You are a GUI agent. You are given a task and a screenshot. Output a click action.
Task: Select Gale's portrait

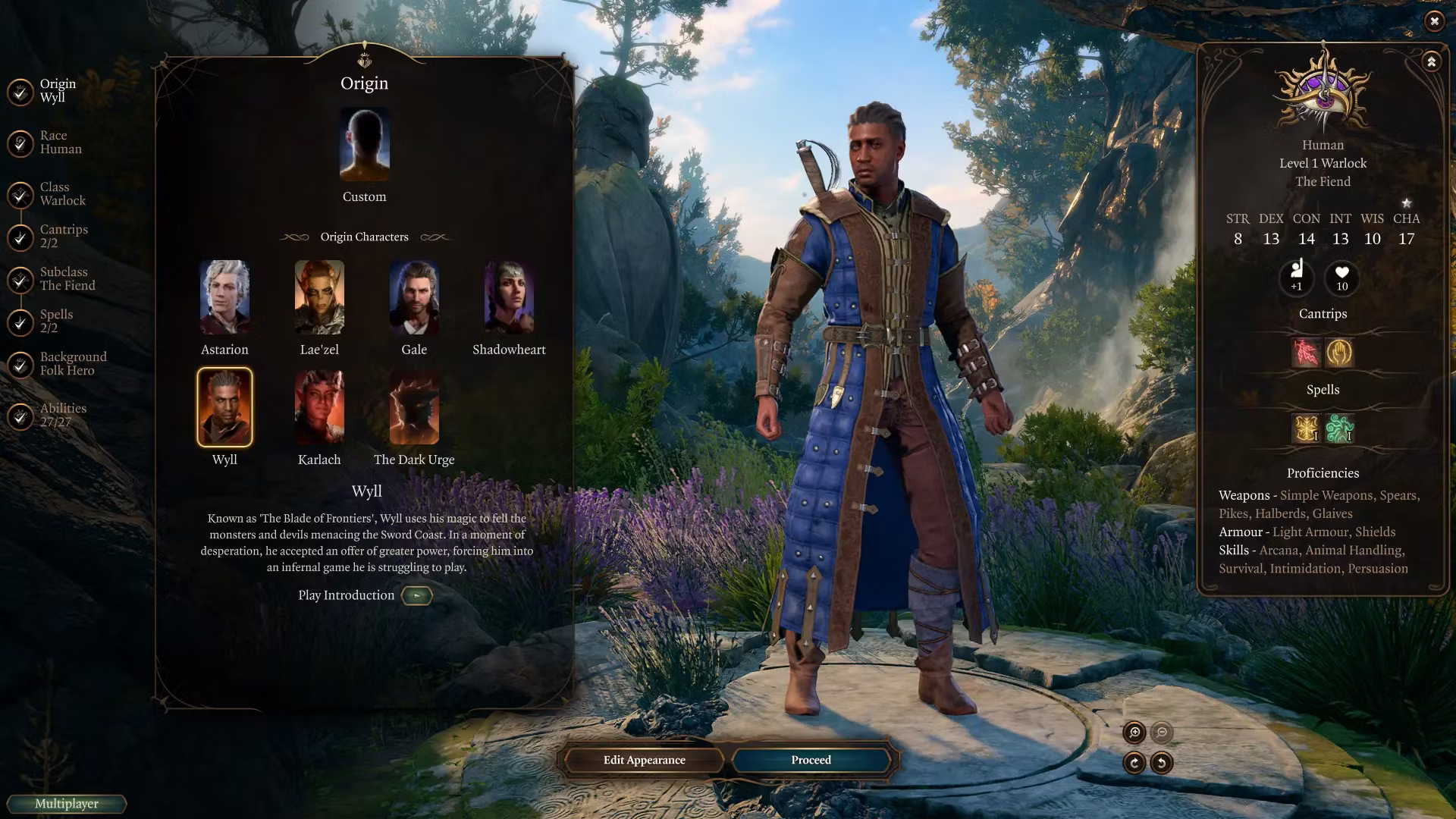tap(414, 297)
